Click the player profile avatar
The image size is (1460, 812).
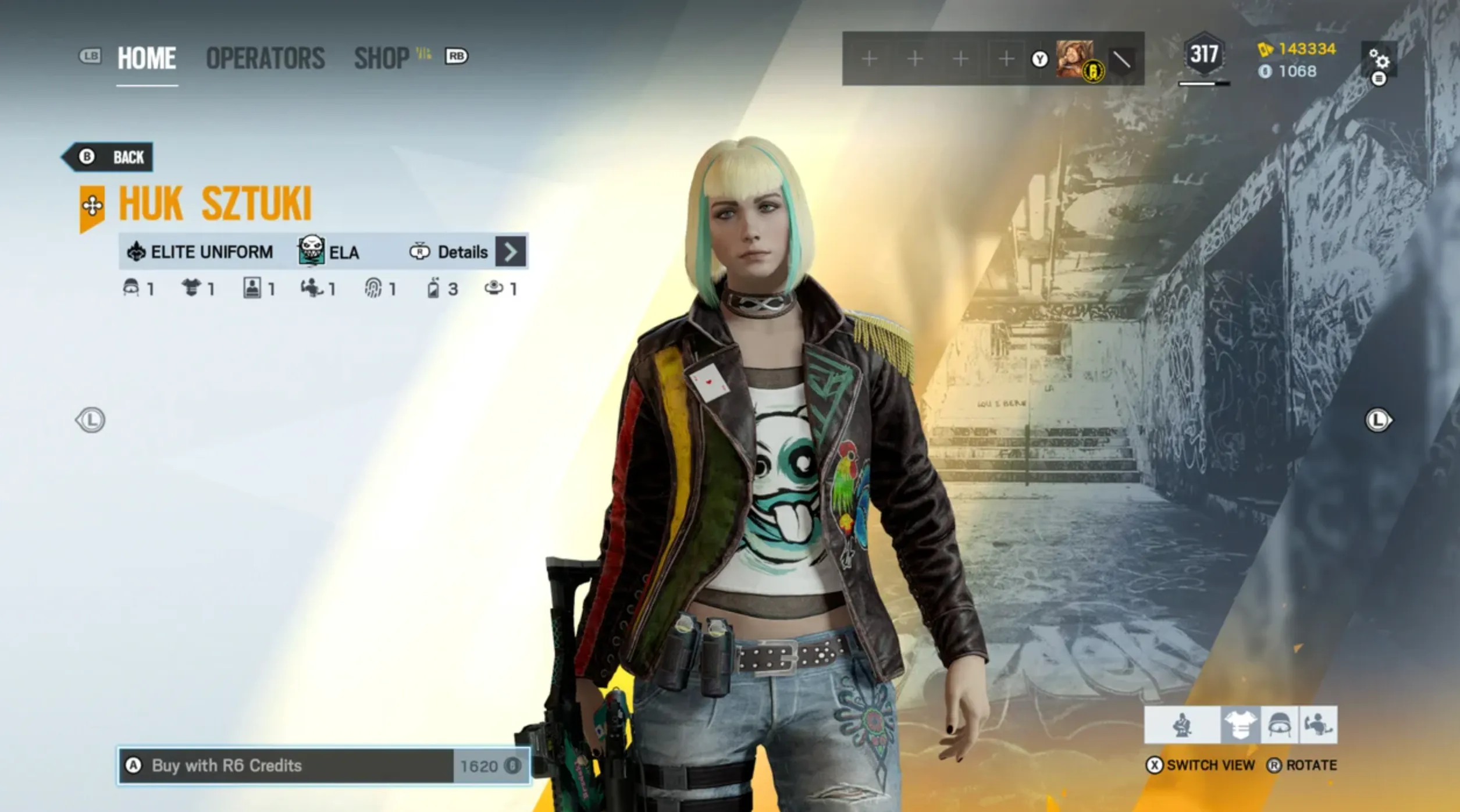pos(1075,58)
